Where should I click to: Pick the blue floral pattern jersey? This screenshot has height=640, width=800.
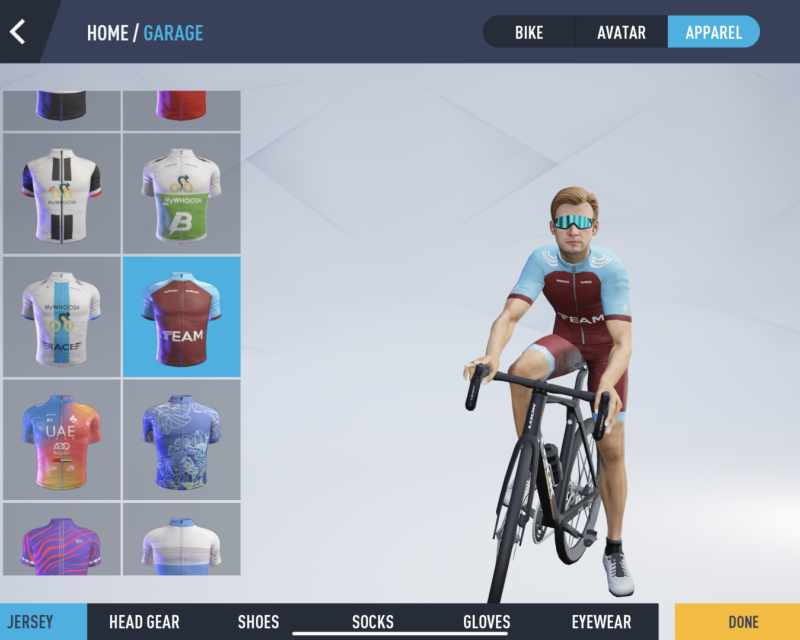point(181,439)
